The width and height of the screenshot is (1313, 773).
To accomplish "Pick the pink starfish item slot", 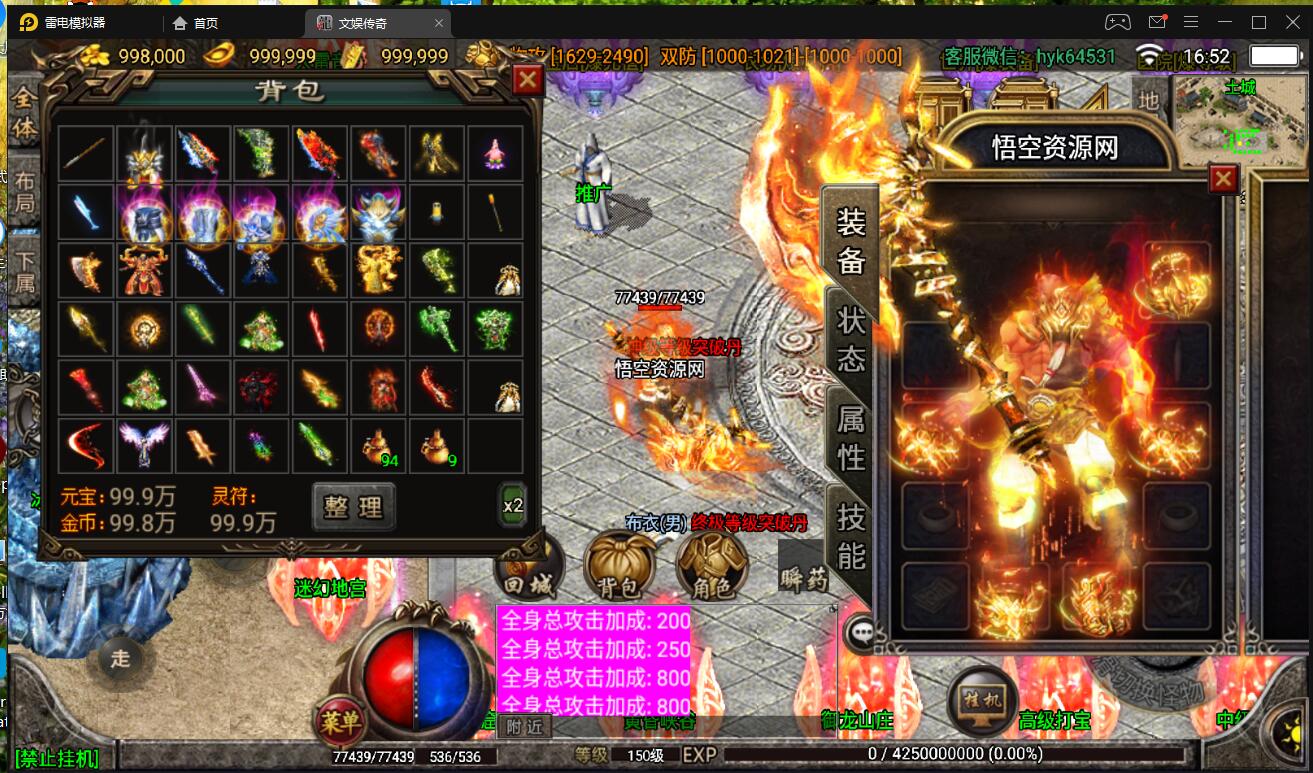I will (495, 153).
